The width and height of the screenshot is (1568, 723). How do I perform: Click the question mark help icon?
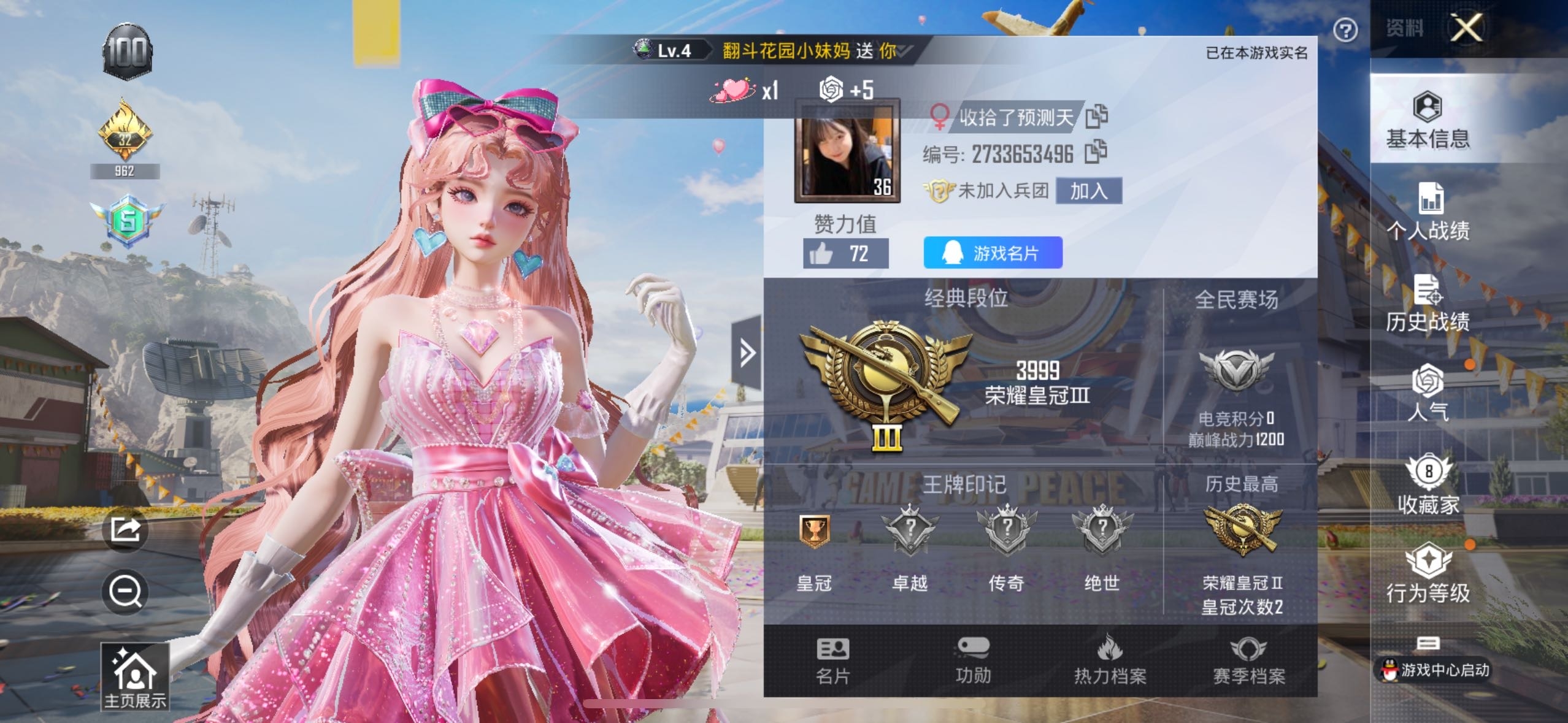coord(1345,30)
